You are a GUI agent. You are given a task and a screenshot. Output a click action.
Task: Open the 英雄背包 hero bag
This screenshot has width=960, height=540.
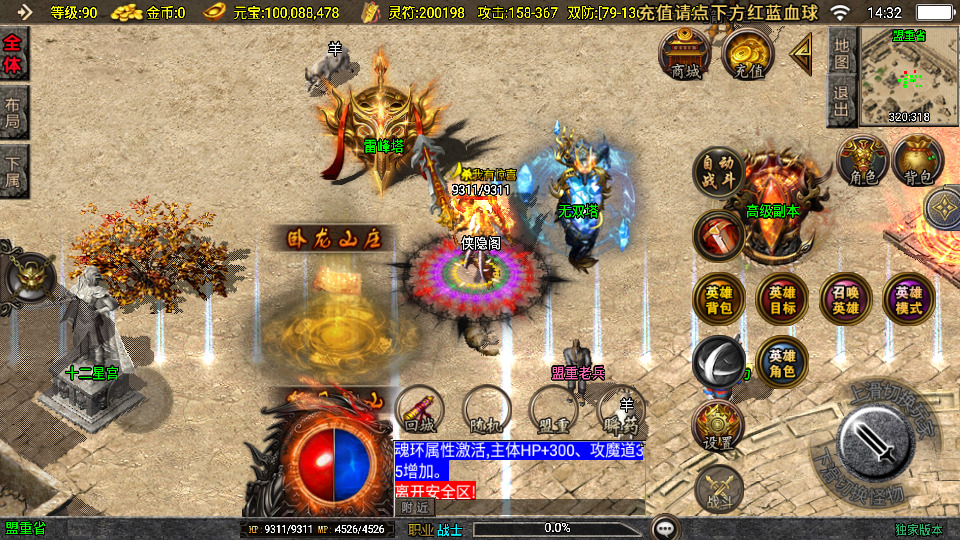(x=718, y=300)
